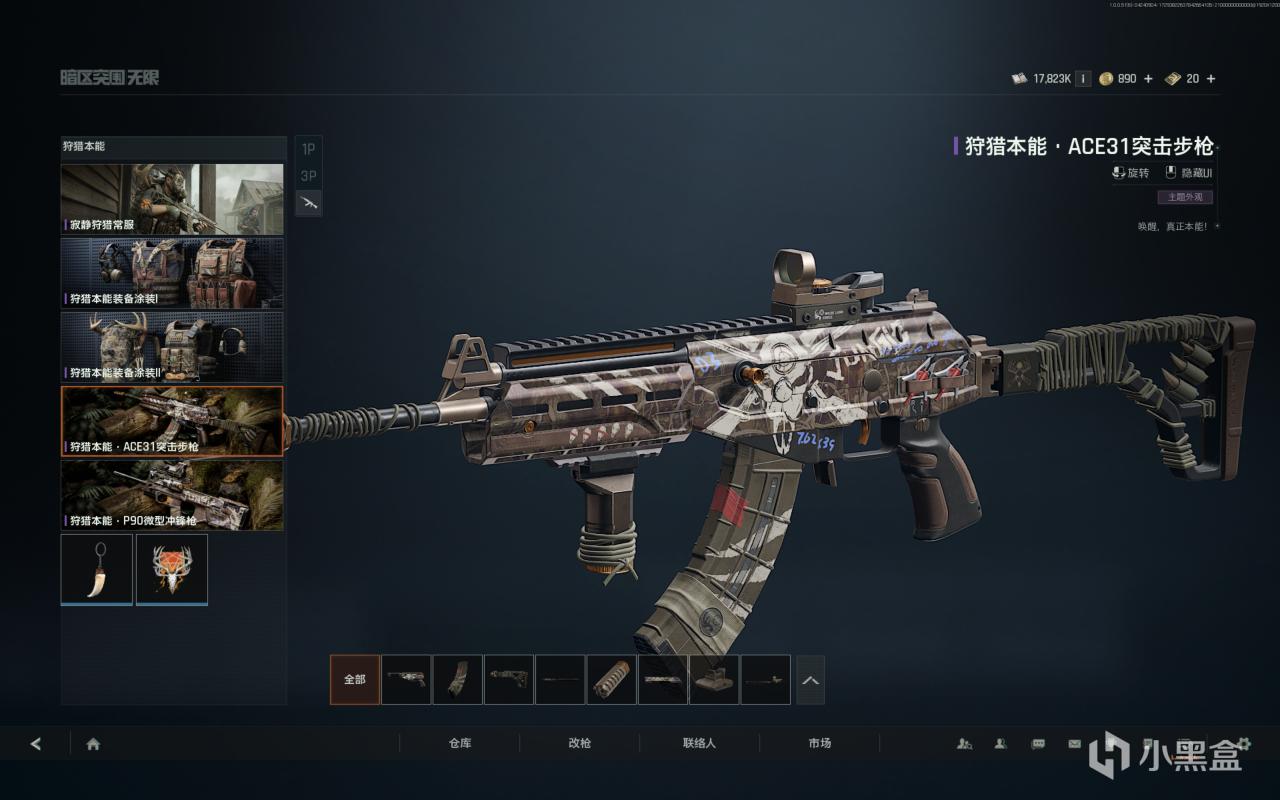Open the 市场 market menu
The image size is (1280, 800).
click(x=819, y=744)
